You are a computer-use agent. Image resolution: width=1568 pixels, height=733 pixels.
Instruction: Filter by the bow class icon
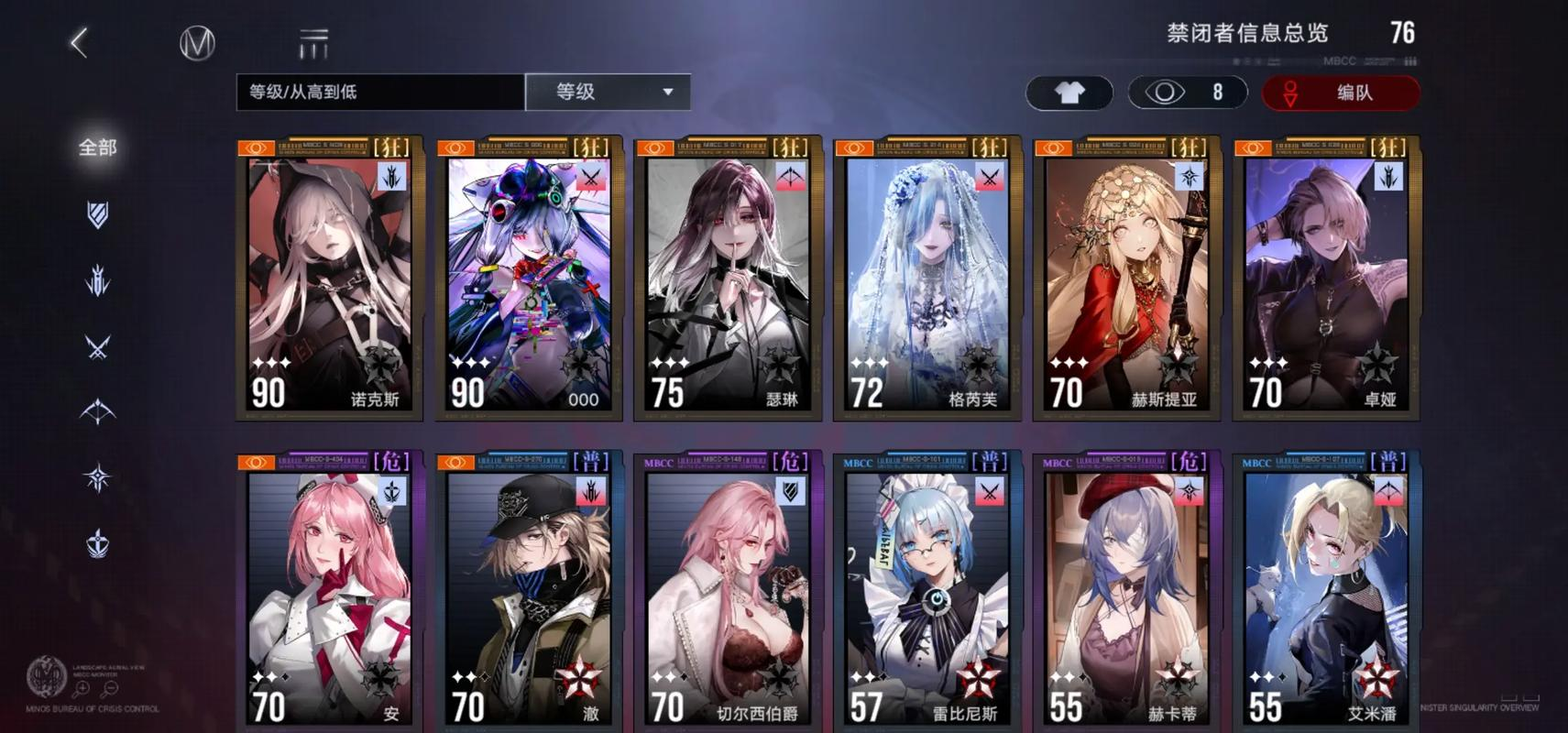click(x=98, y=412)
